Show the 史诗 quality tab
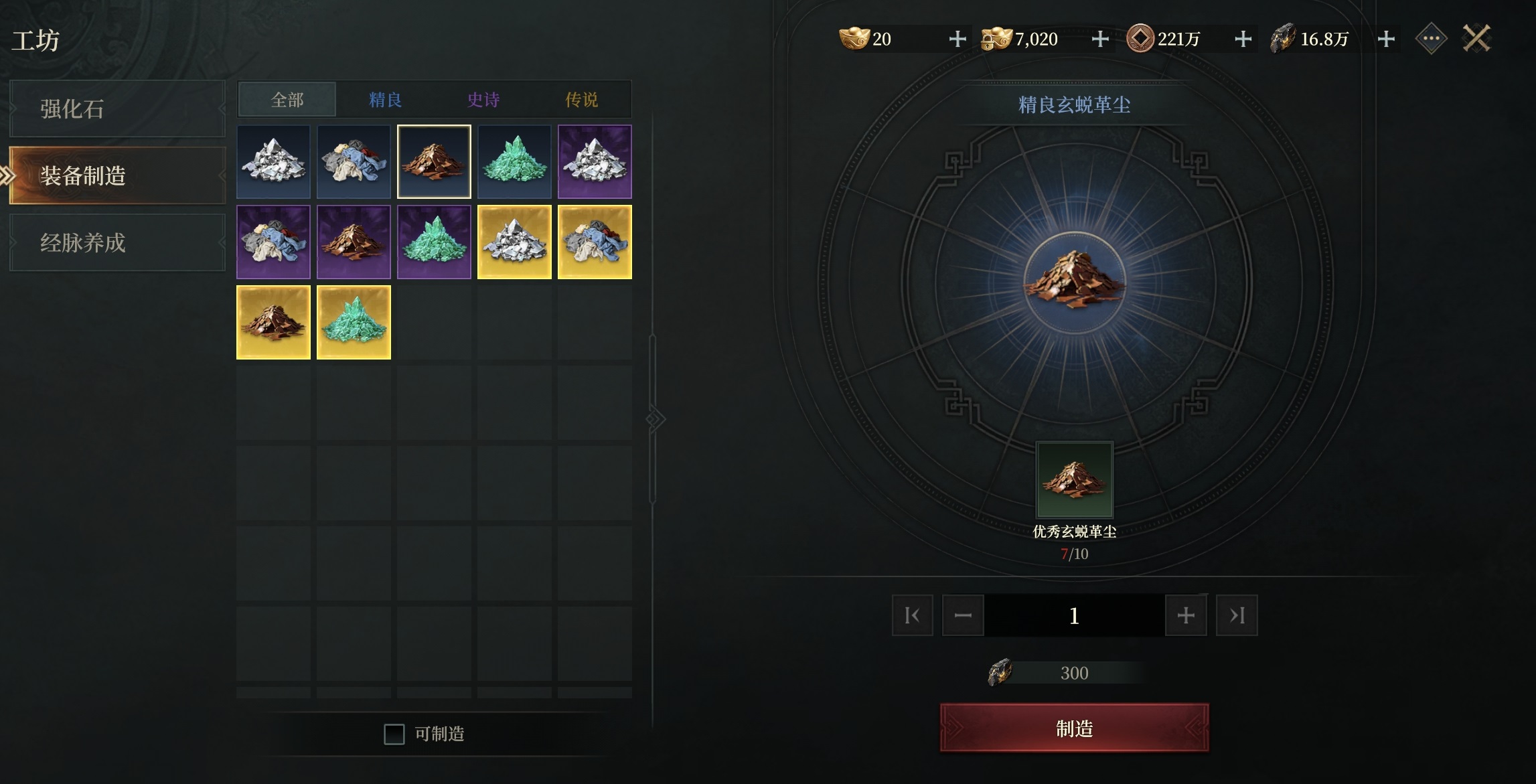 point(483,100)
